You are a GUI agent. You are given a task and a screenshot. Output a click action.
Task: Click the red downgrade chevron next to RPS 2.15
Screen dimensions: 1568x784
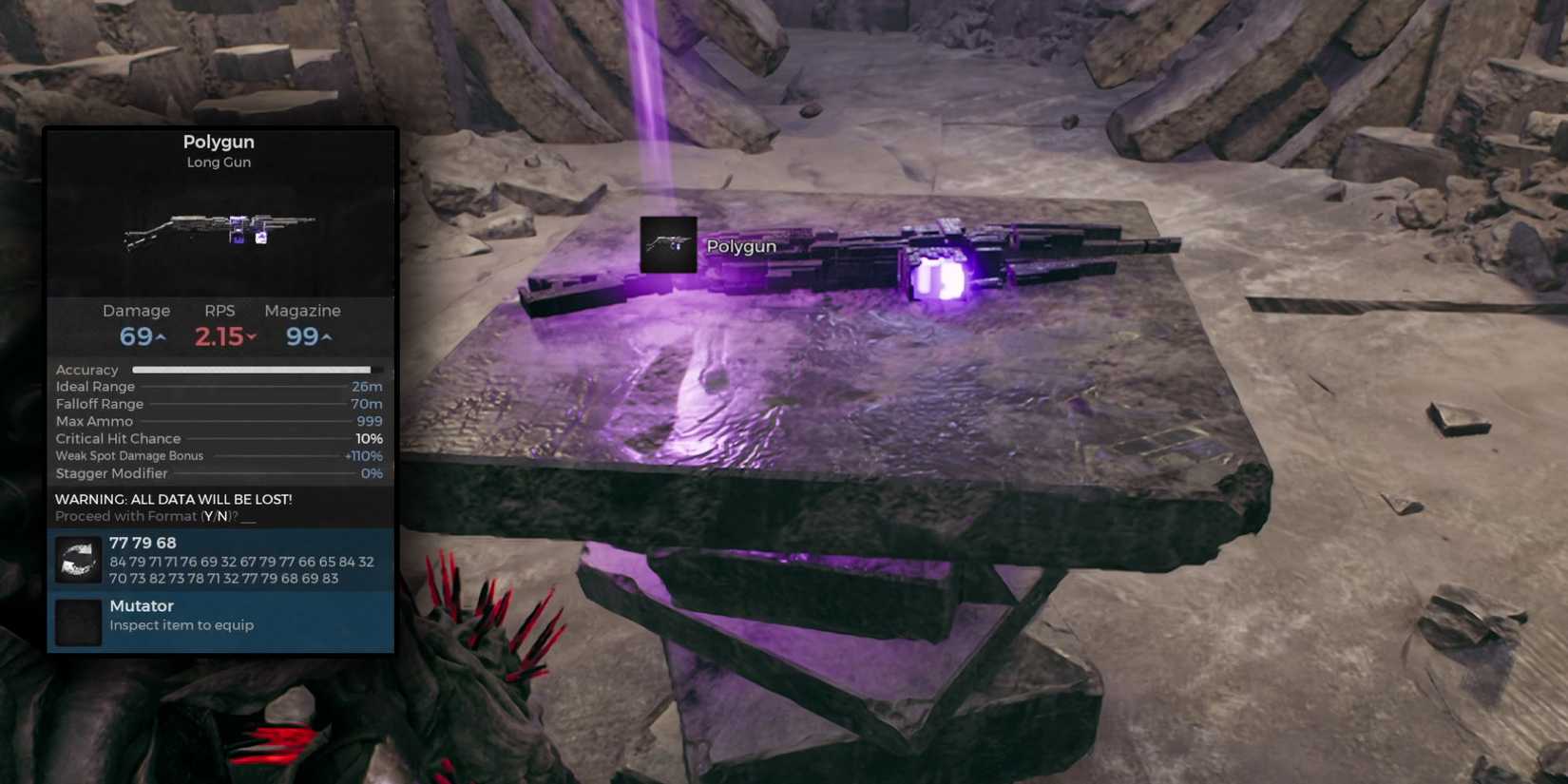point(249,335)
